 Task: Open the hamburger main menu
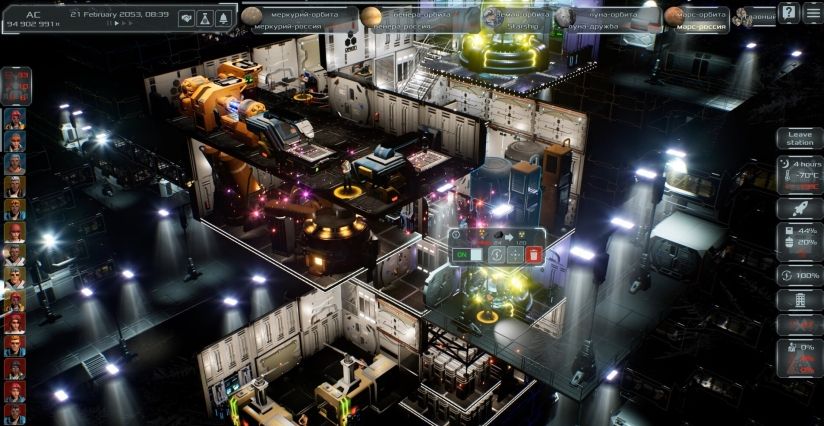tap(812, 12)
